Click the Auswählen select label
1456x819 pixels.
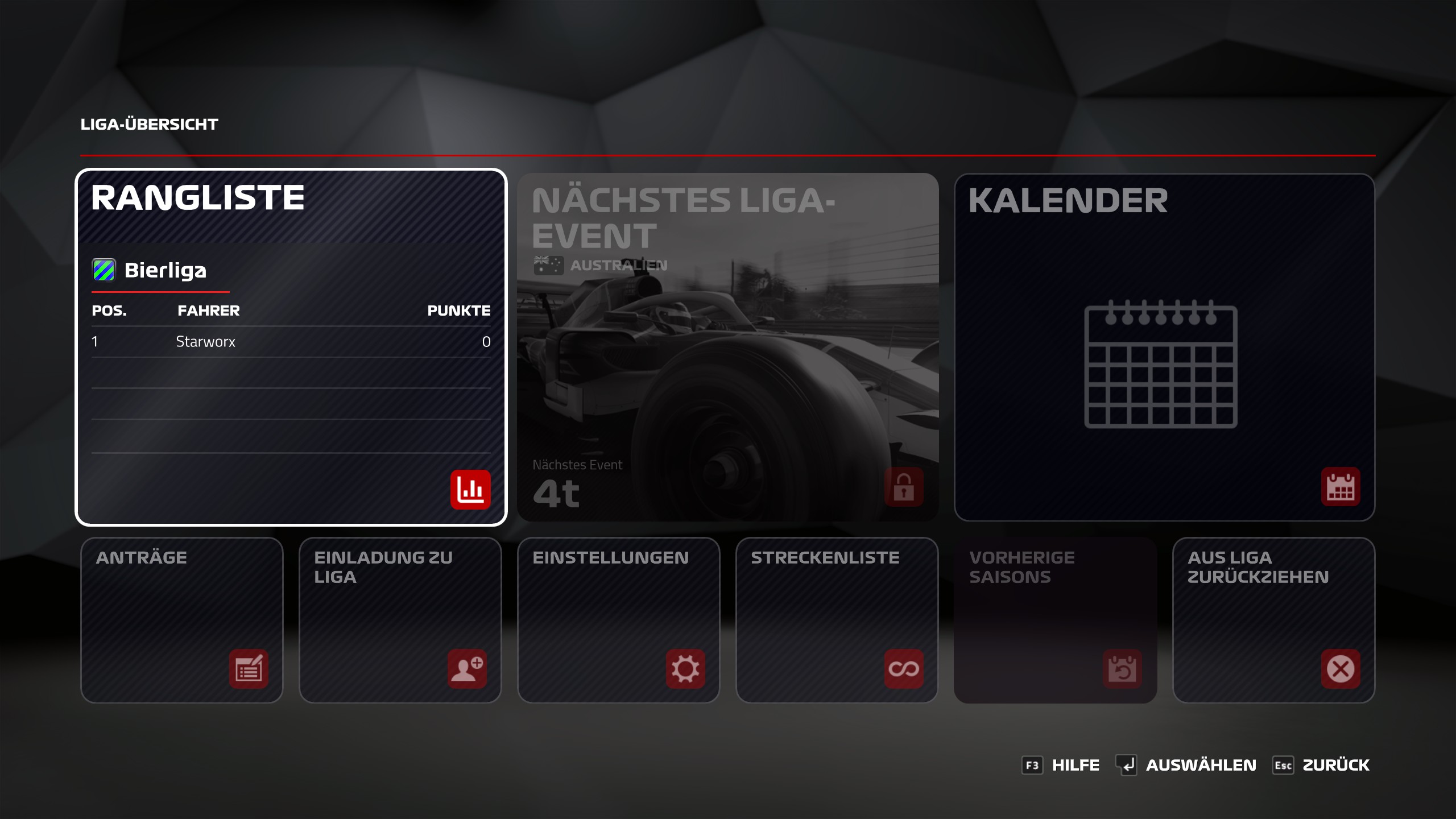(x=1201, y=765)
